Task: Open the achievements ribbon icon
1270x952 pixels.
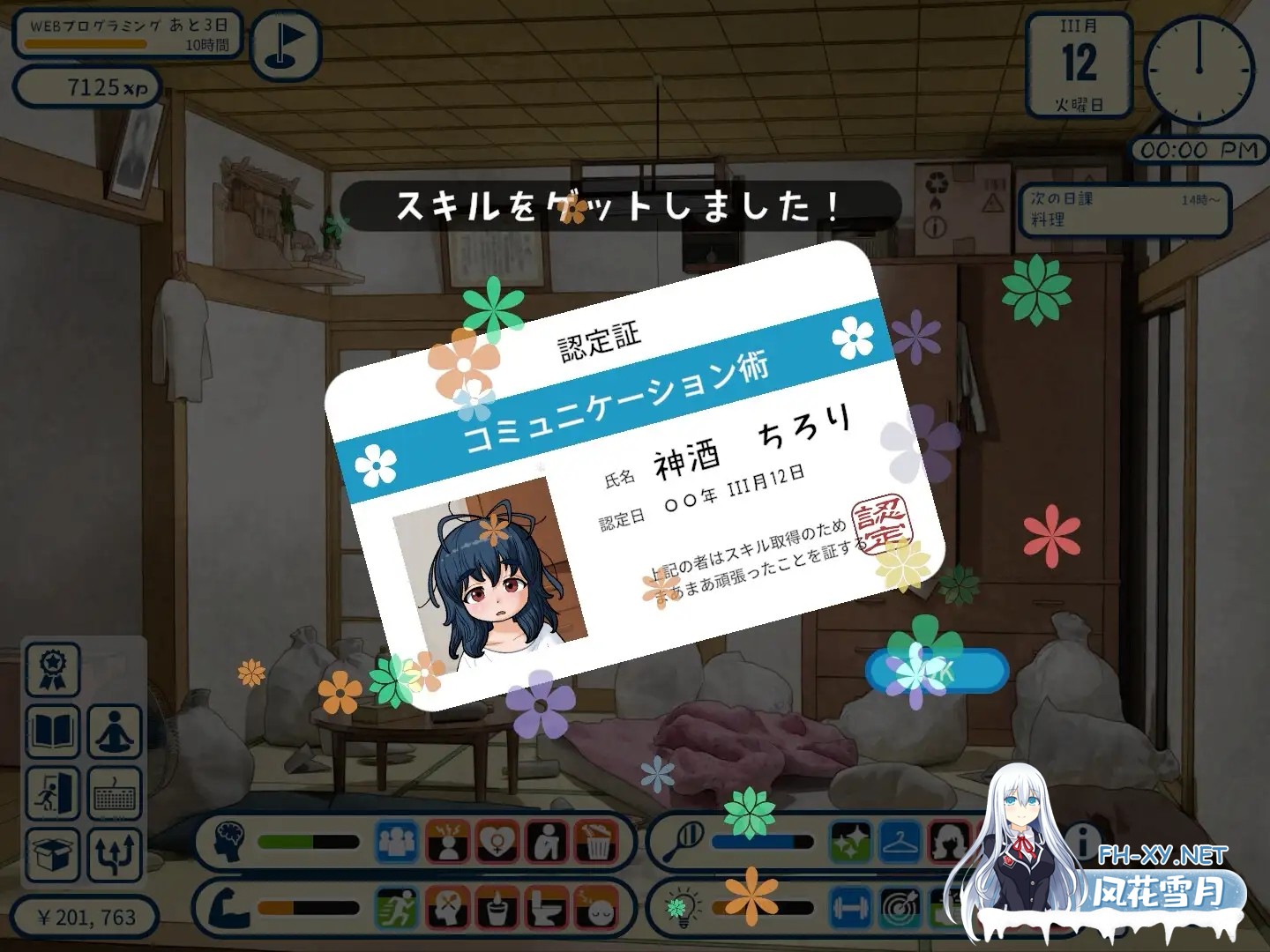Action: tap(53, 672)
